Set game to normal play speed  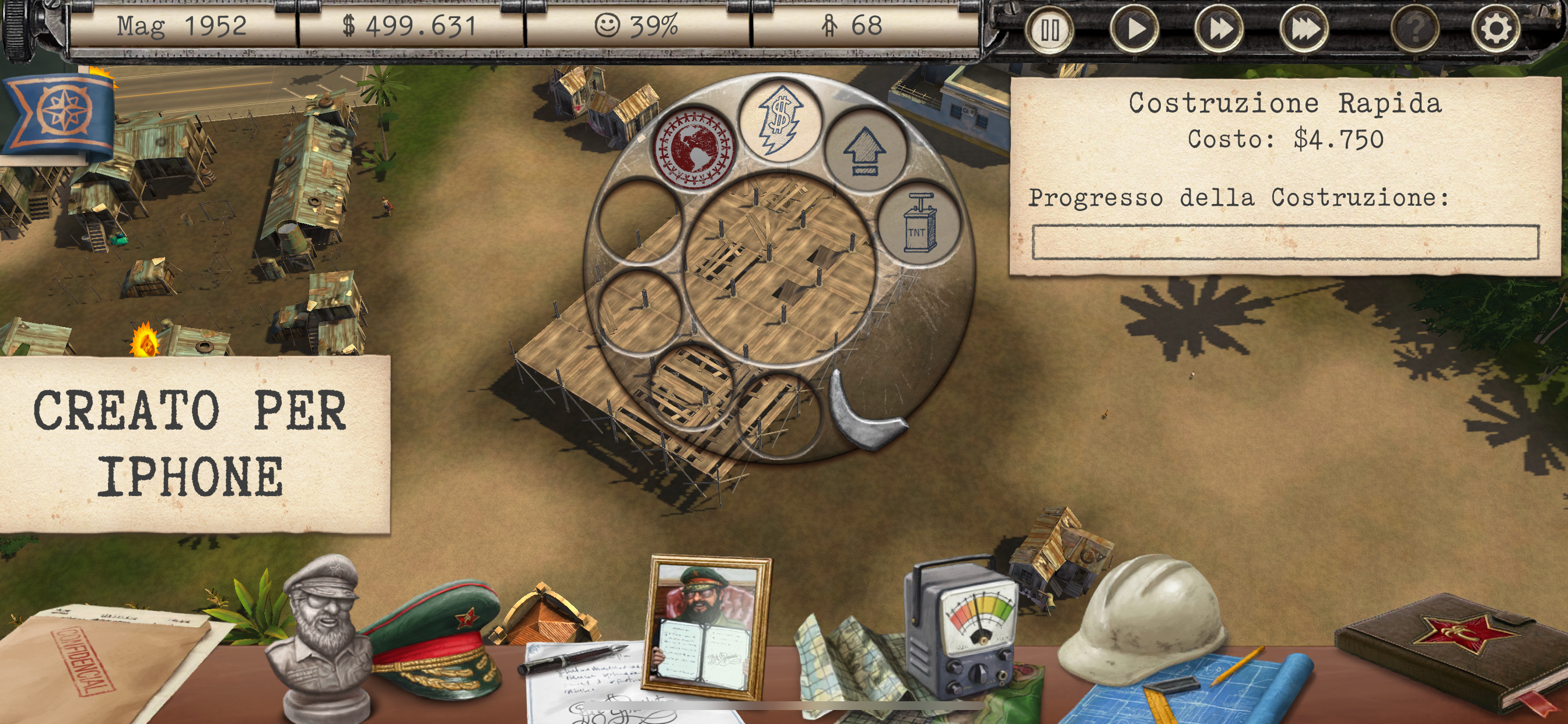point(1134,29)
